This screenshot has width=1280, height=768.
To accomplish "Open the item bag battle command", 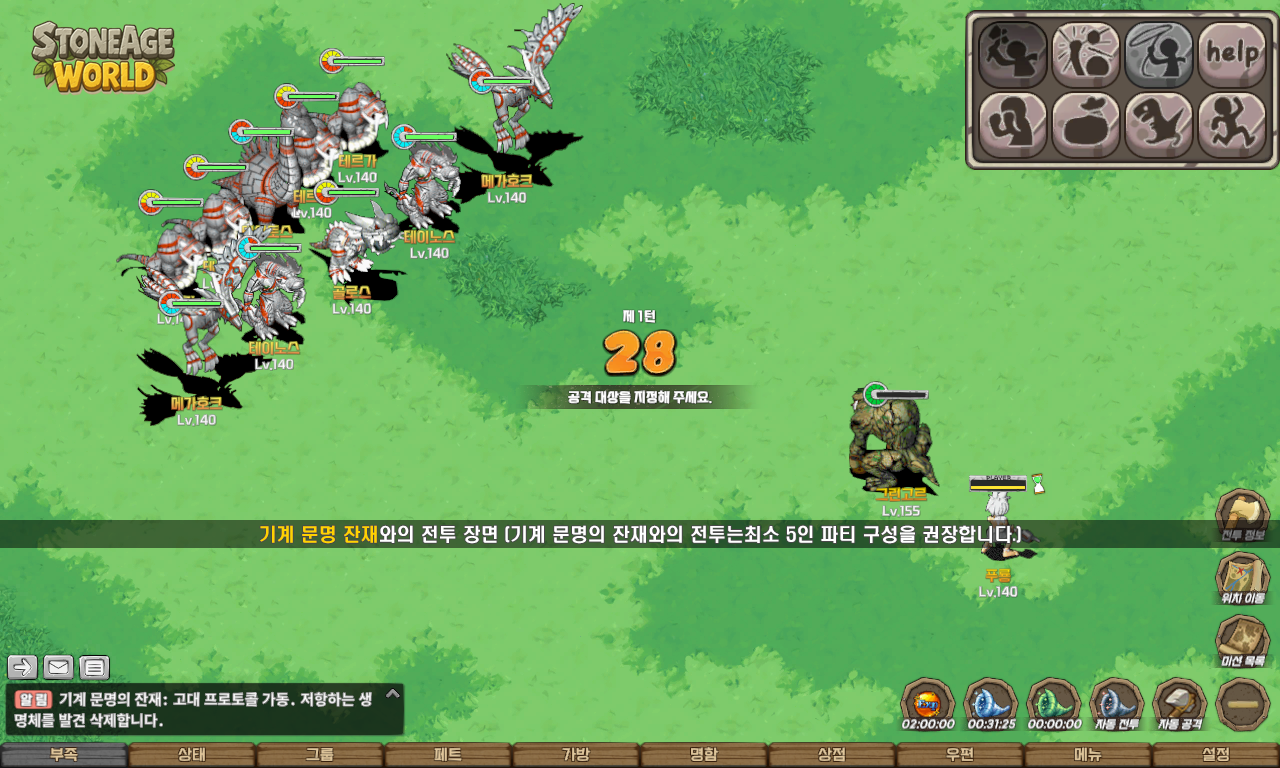I will click(x=1085, y=125).
